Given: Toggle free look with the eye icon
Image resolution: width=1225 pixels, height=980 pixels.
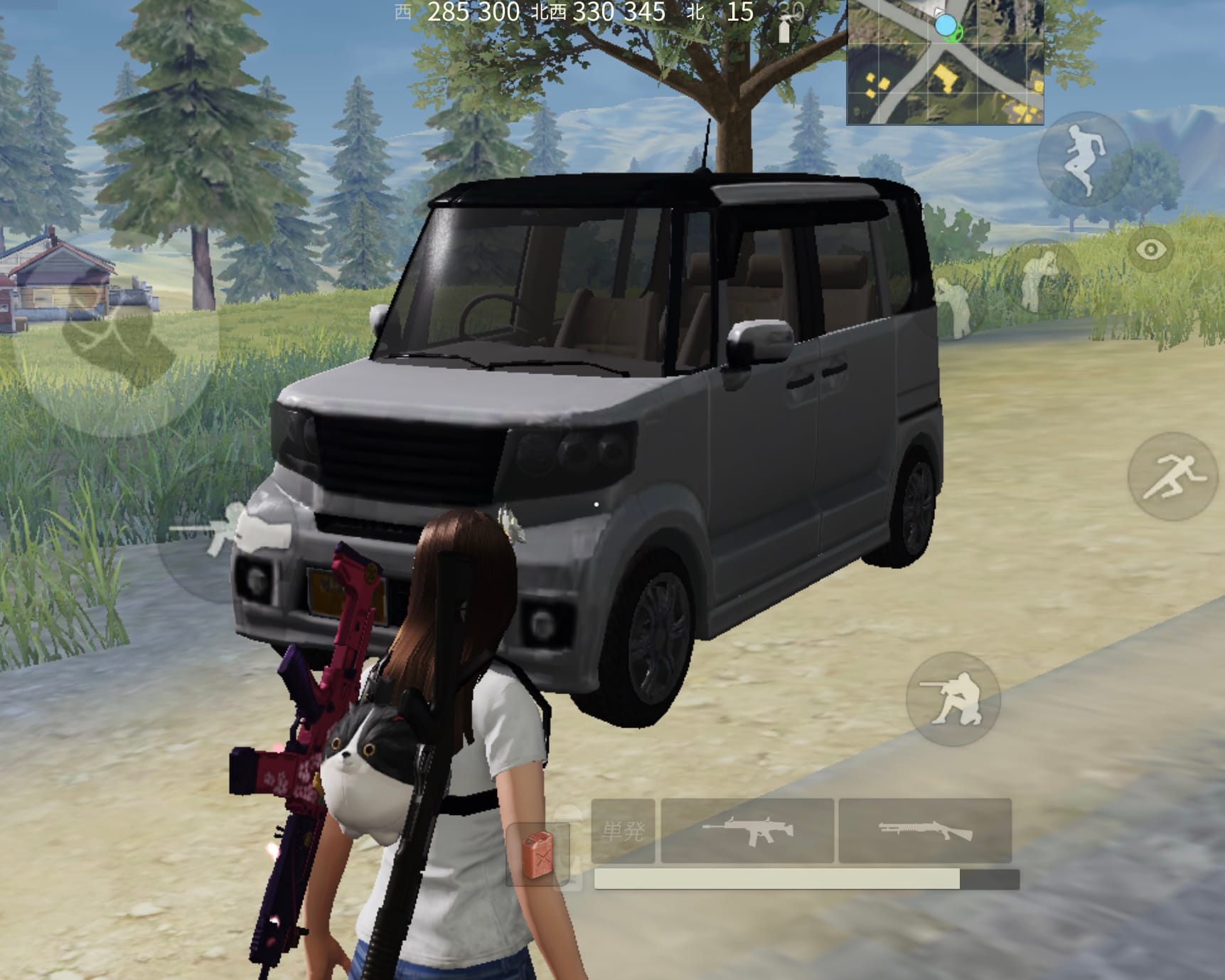Looking at the screenshot, I should click(1150, 250).
